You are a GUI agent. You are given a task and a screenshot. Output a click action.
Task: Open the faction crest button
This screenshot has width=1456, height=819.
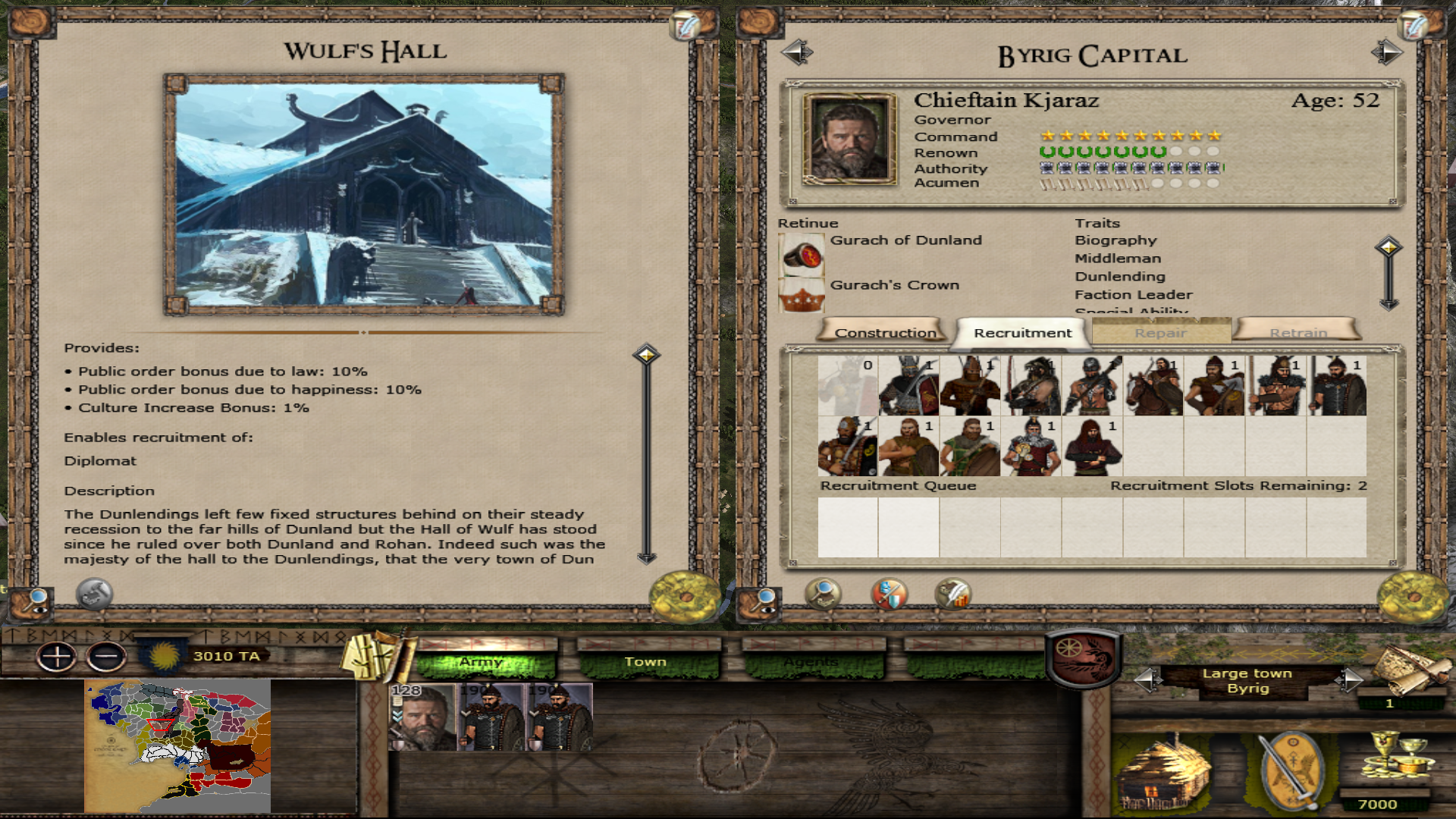1083,657
